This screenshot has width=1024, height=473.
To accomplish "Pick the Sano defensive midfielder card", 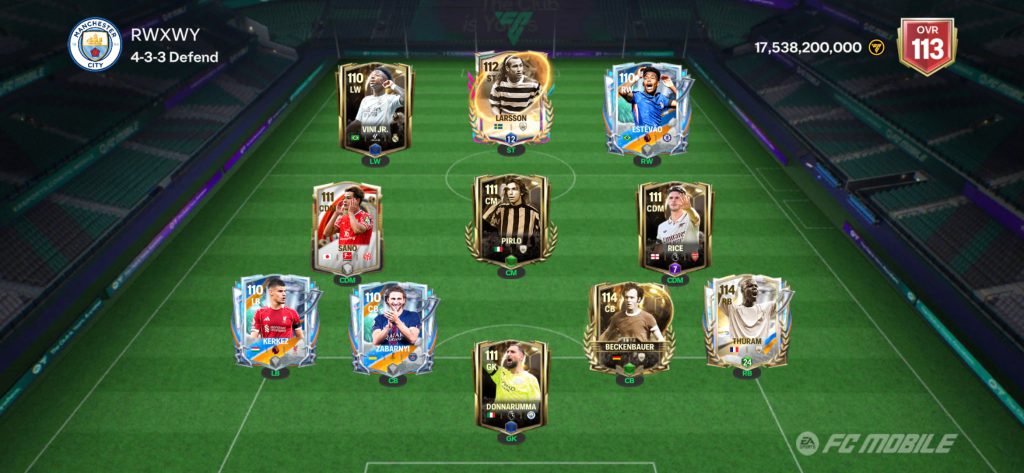I will [x=346, y=228].
